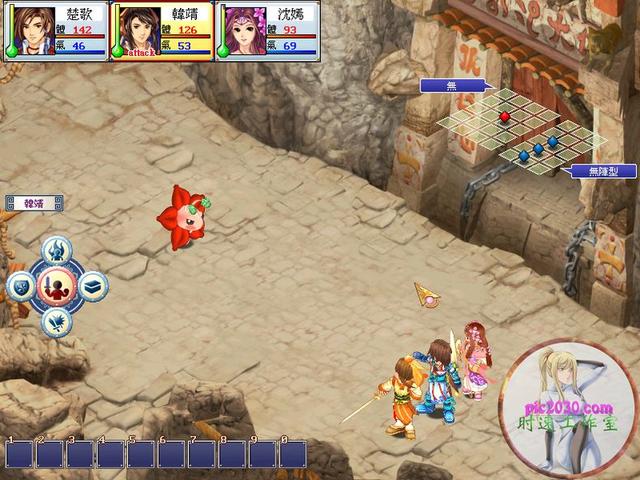The height and width of the screenshot is (480, 640).
Task: Click the red enemy marker on formation grid
Action: (505, 117)
